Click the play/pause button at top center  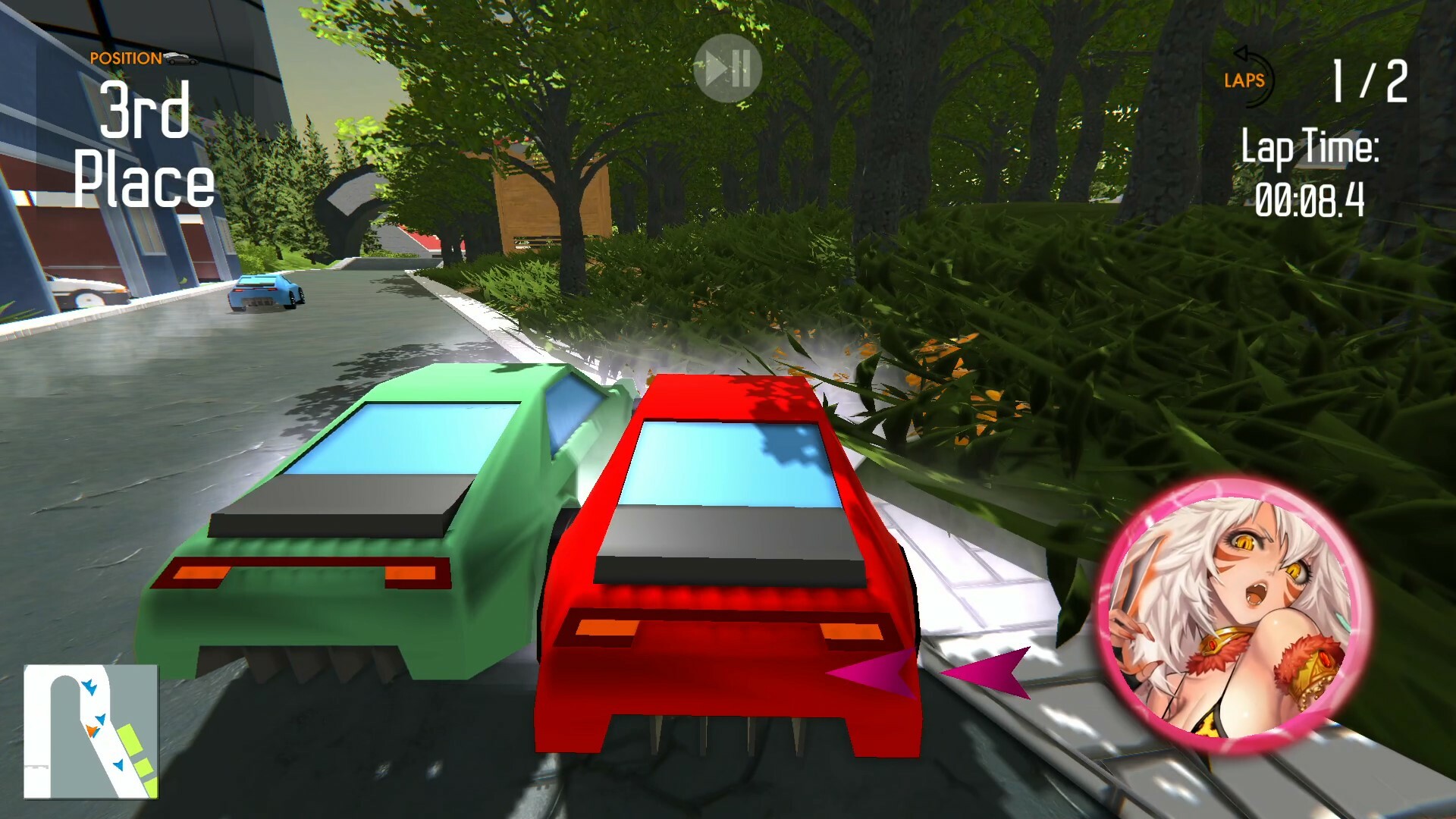click(x=728, y=68)
